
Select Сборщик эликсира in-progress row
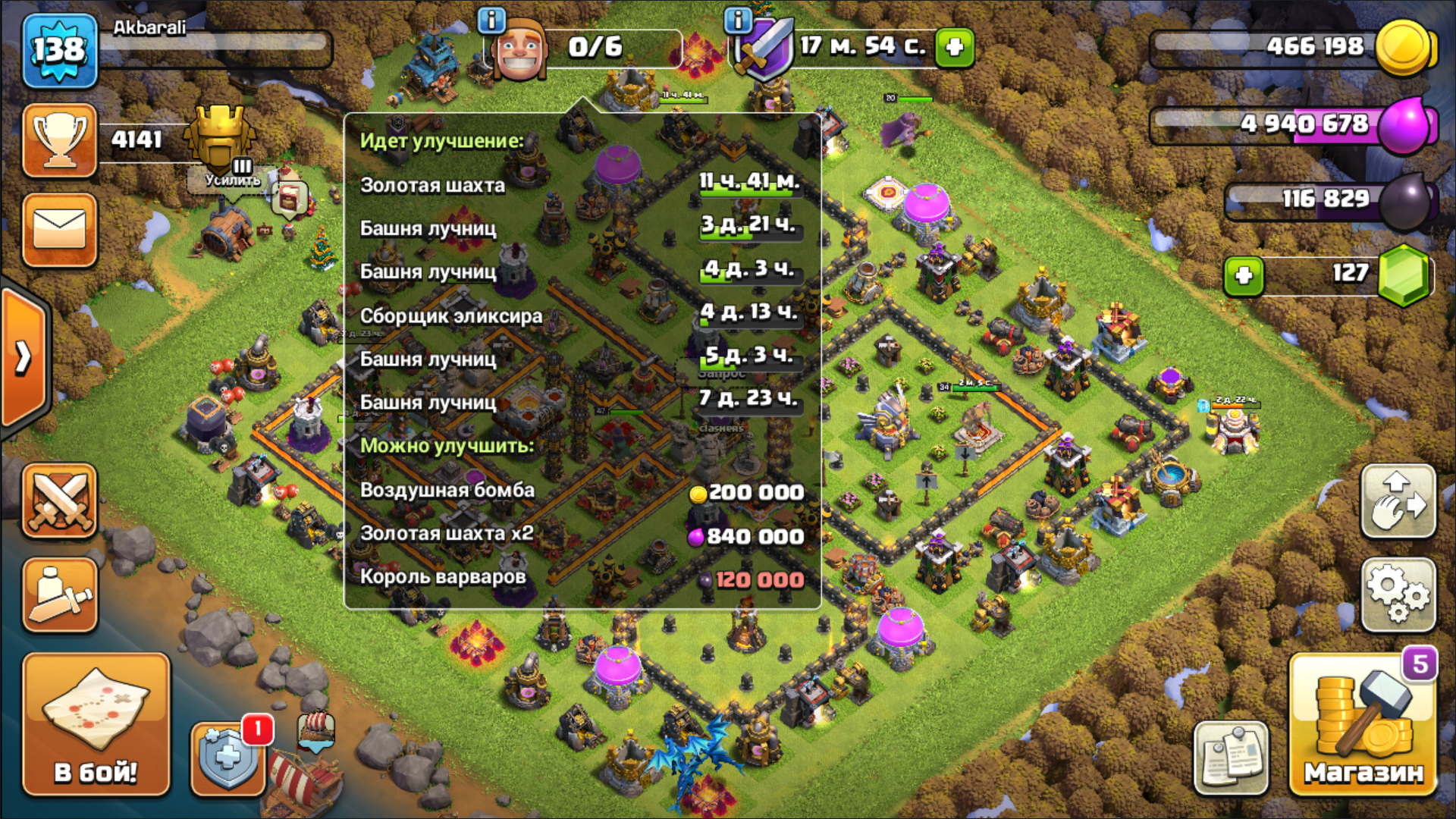pyautogui.click(x=582, y=315)
